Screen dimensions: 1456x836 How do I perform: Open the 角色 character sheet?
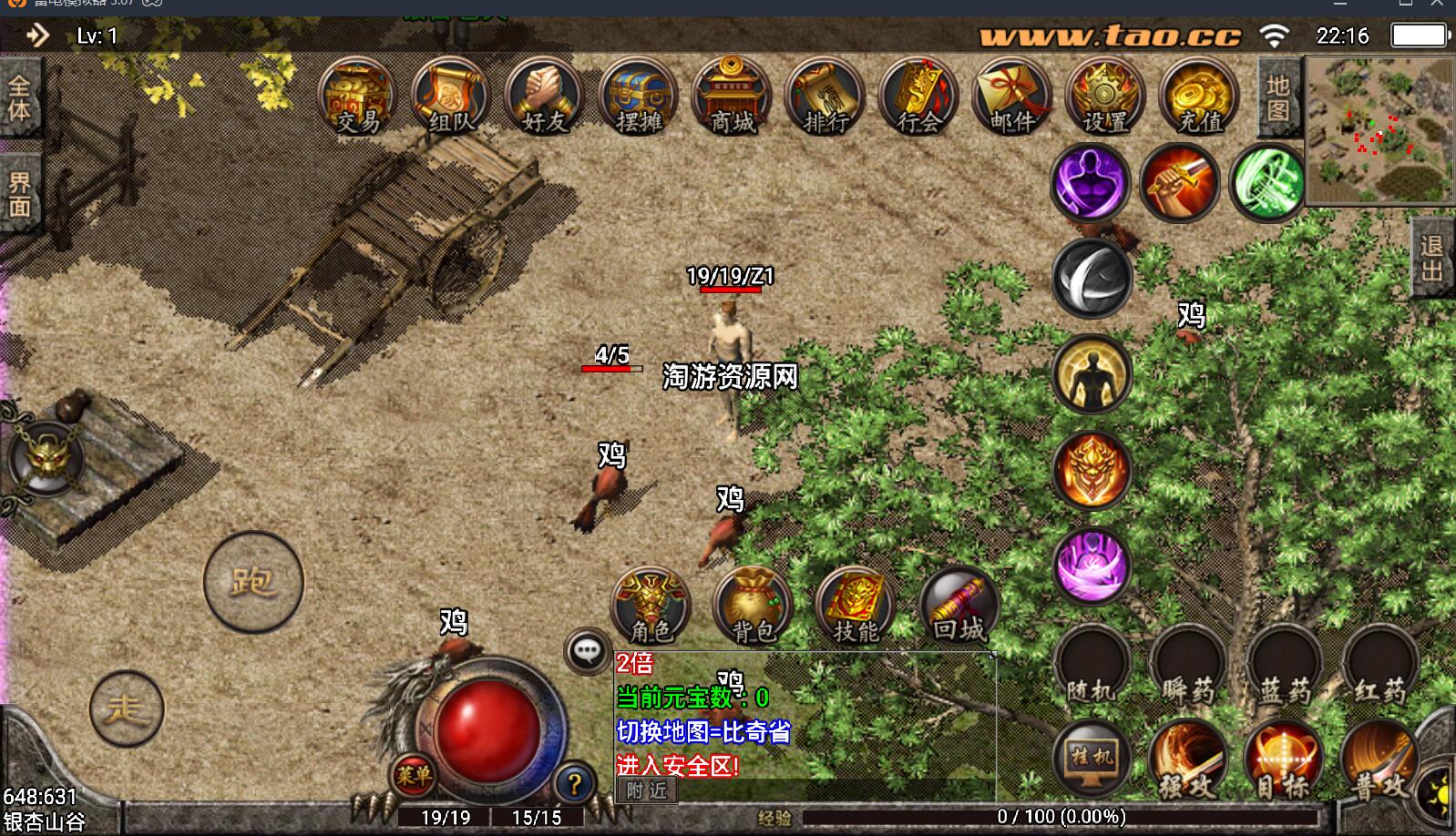(x=651, y=605)
